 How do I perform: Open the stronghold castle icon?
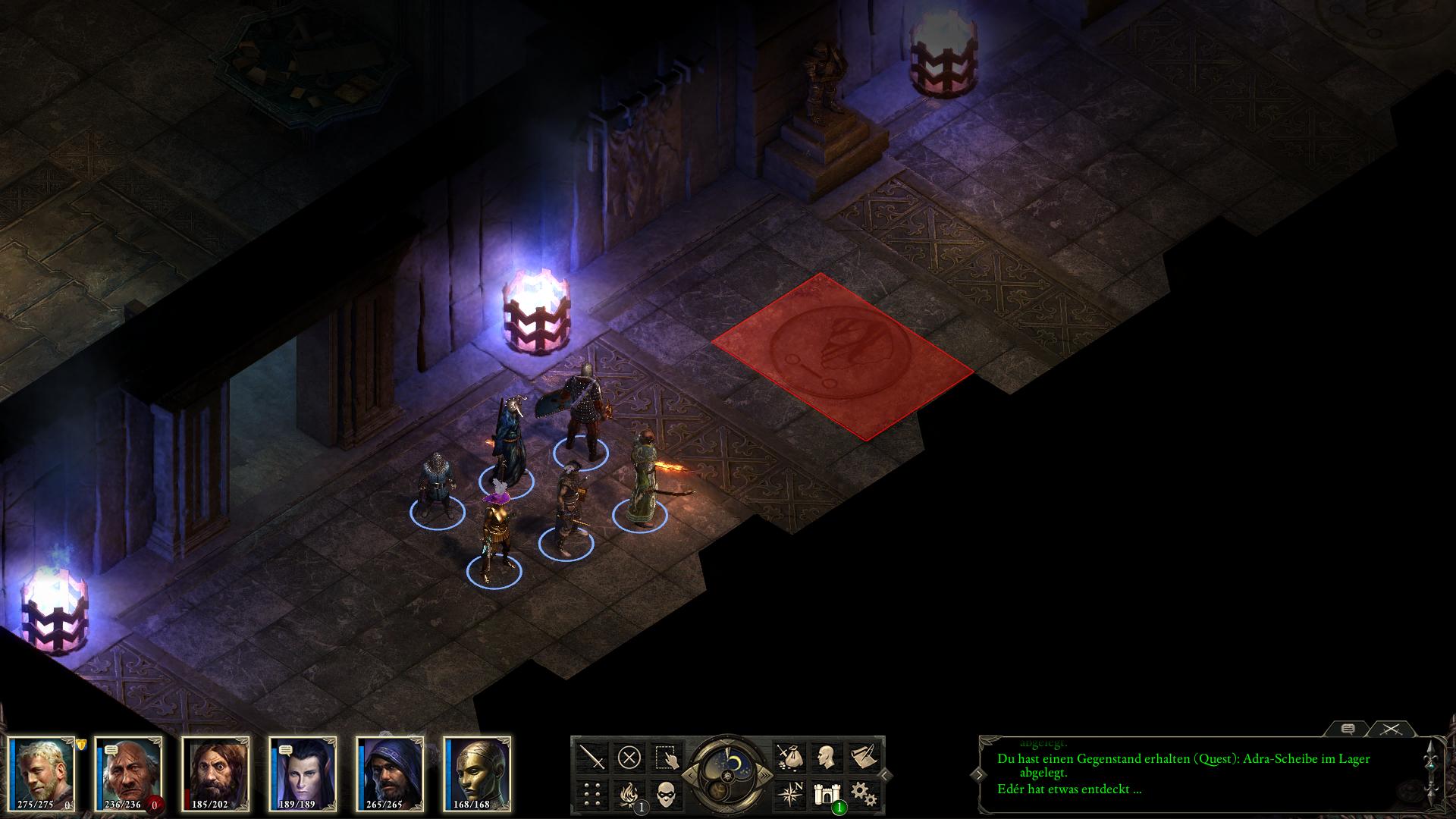pyautogui.click(x=826, y=794)
